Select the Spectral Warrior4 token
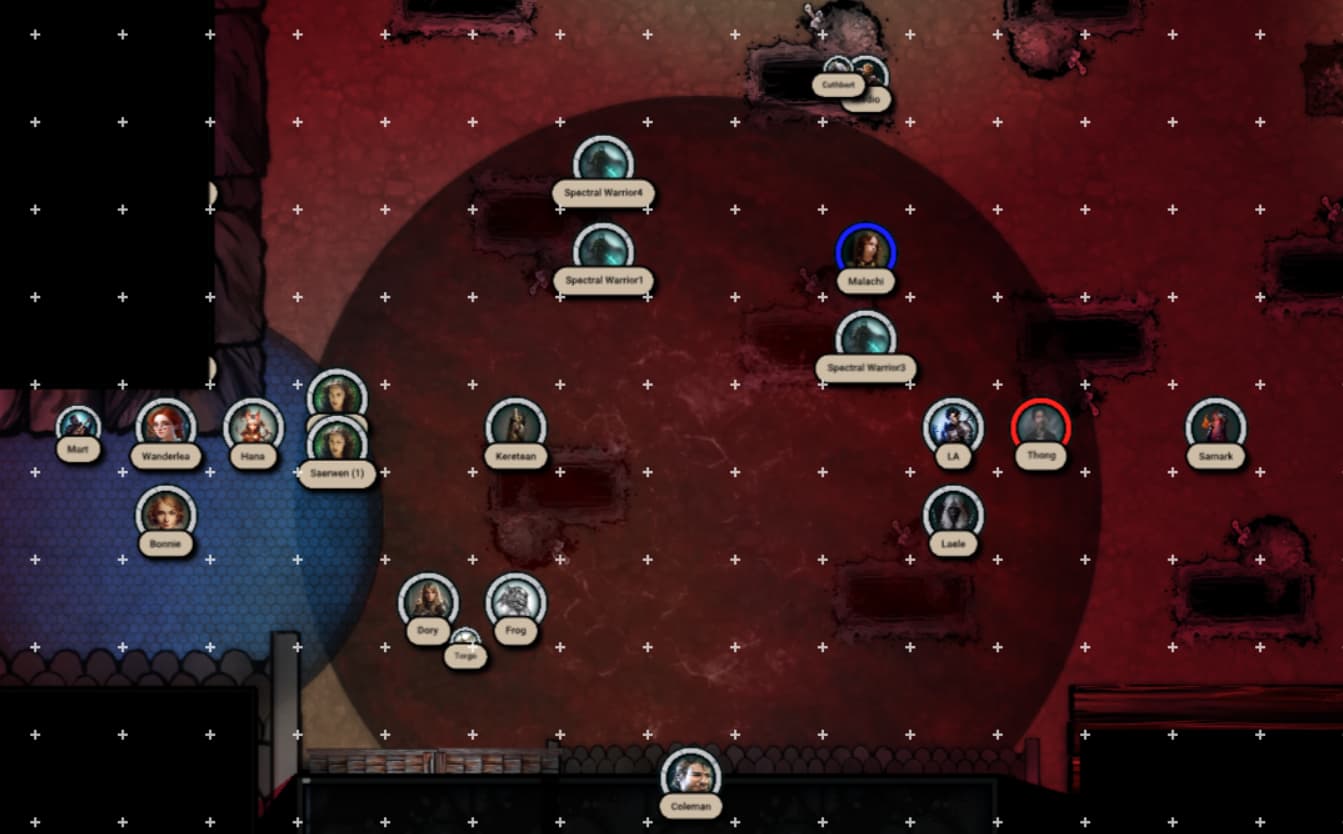The image size is (1343, 834). pyautogui.click(x=603, y=164)
